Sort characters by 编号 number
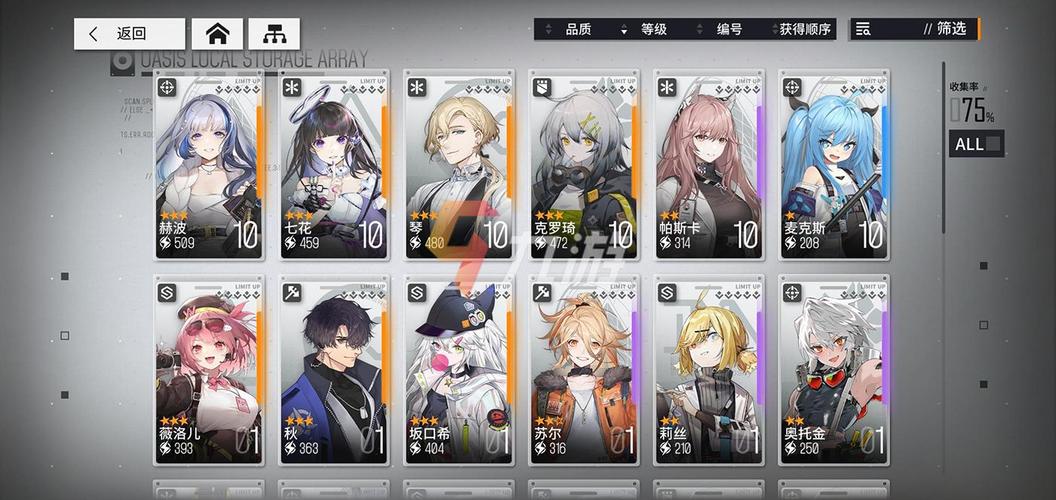 (x=729, y=30)
